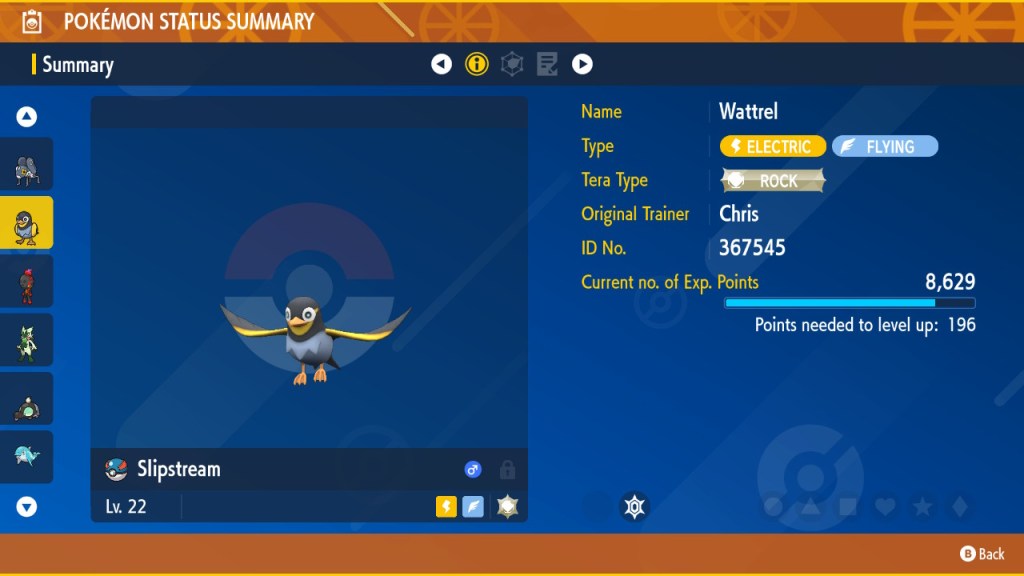Select the blue dolphin Pokémon party slot
Image resolution: width=1024 pixels, height=576 pixels.
click(x=27, y=457)
